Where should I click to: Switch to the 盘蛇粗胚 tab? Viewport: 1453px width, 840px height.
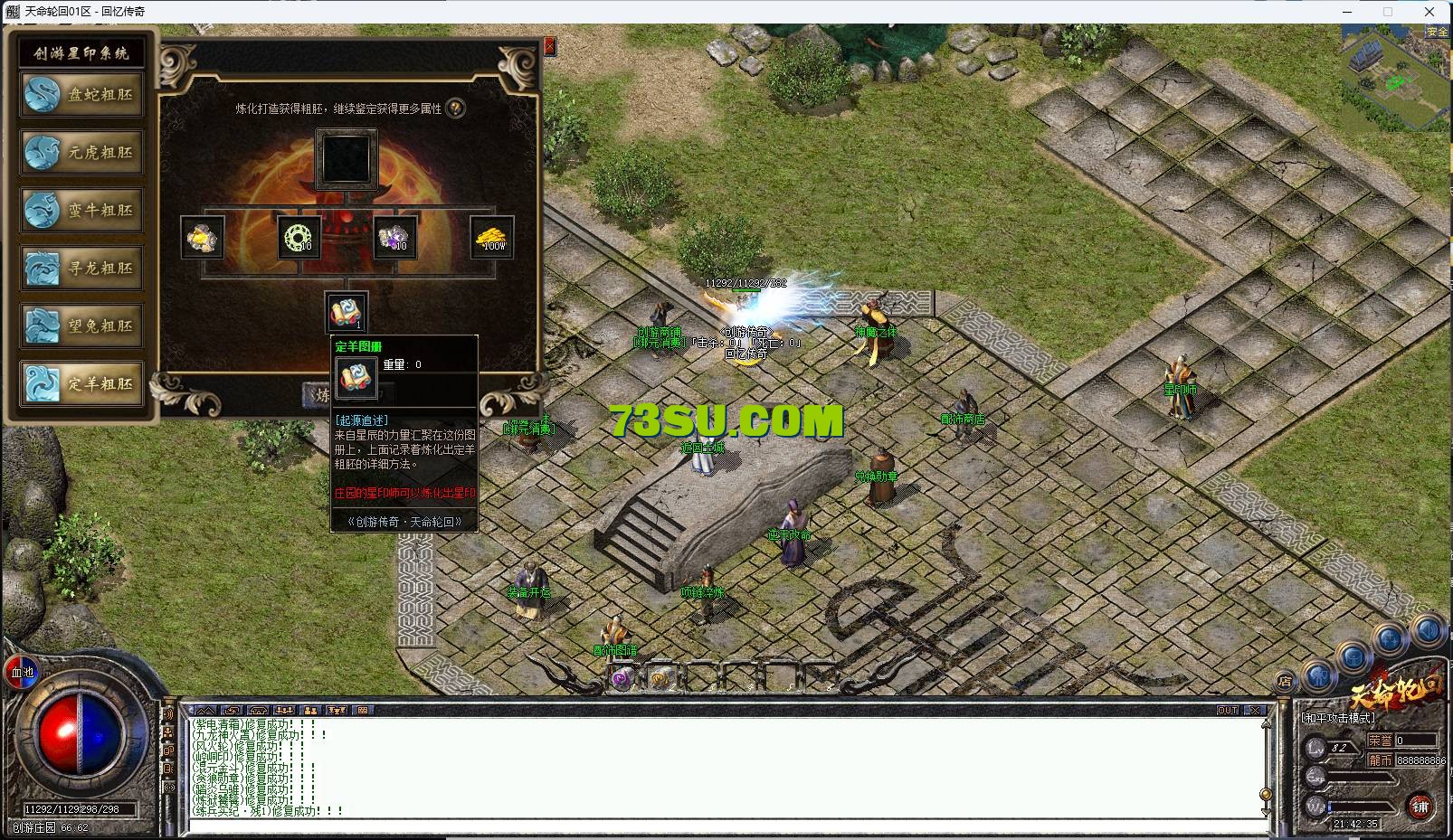(x=80, y=95)
